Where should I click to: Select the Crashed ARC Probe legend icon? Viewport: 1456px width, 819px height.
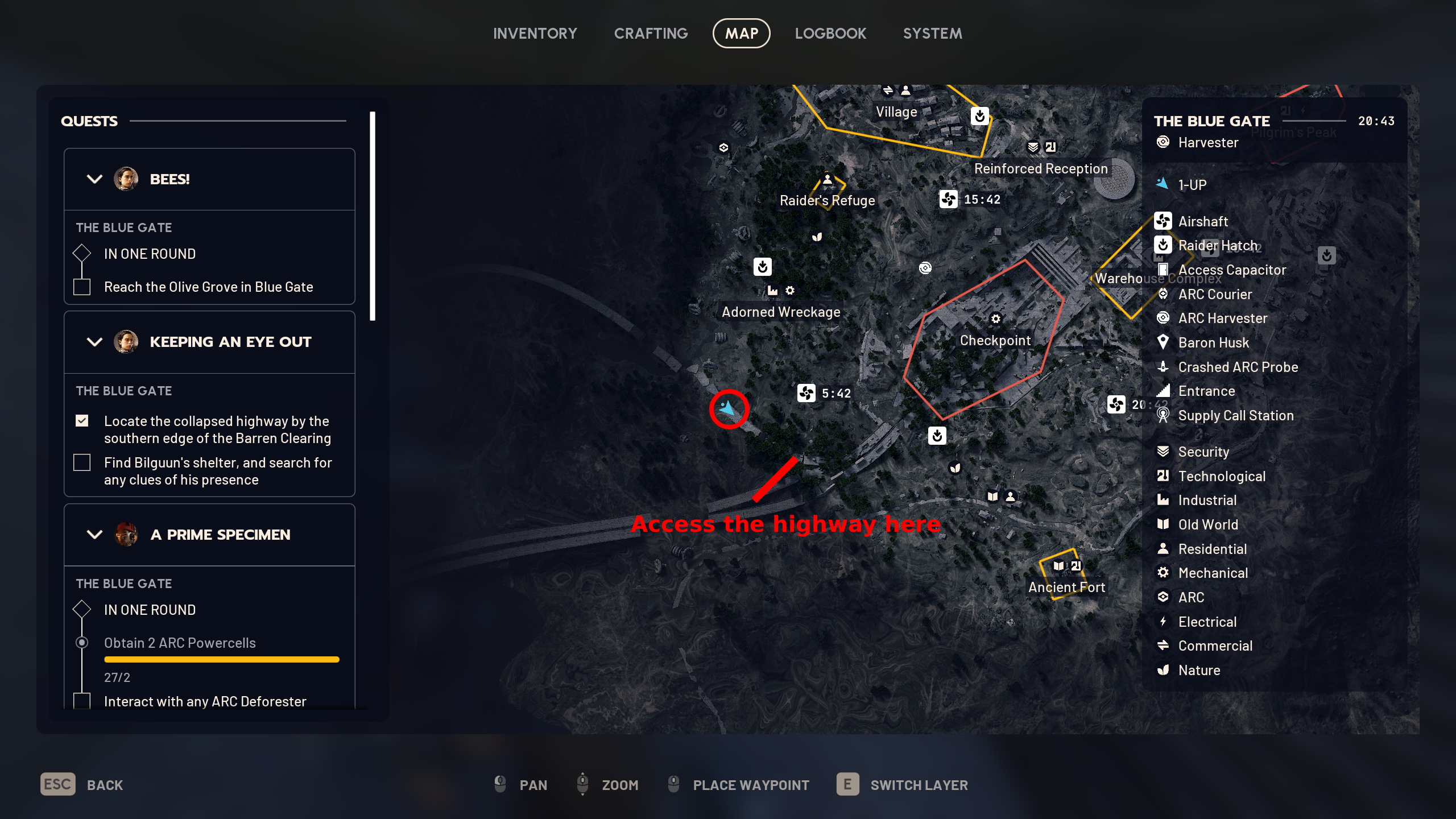1164,367
